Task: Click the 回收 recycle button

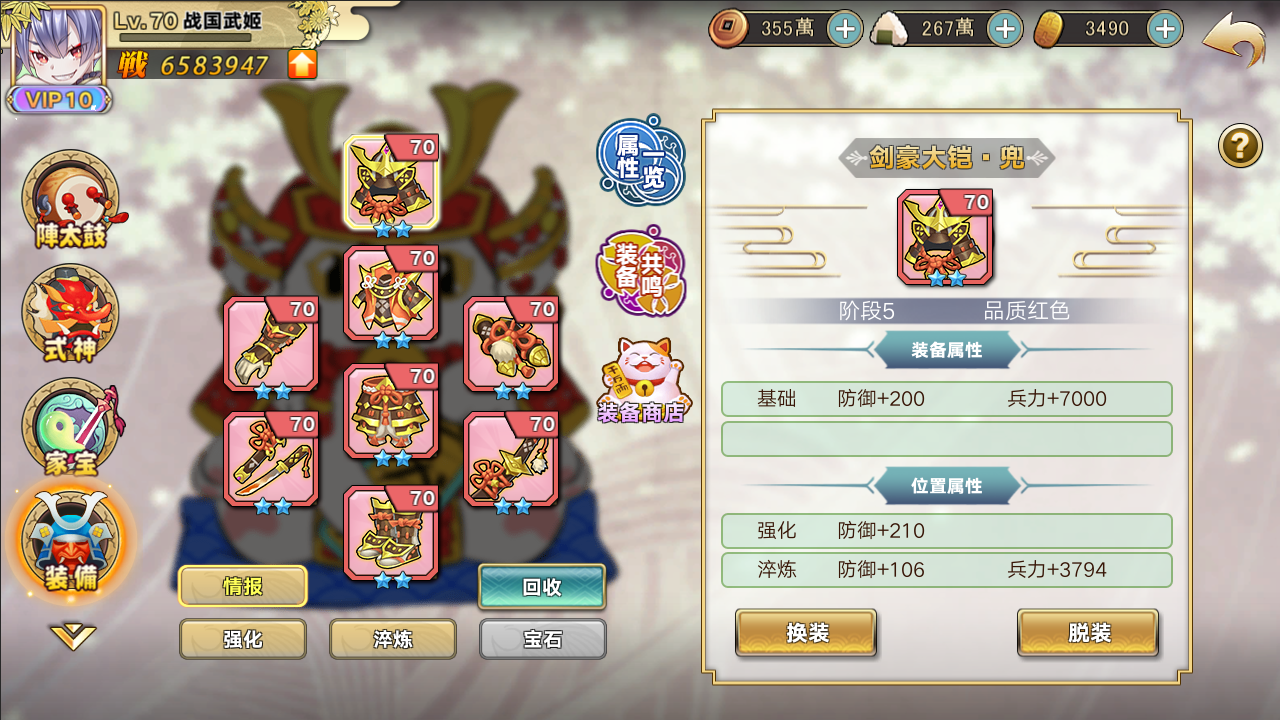Action: point(542,587)
